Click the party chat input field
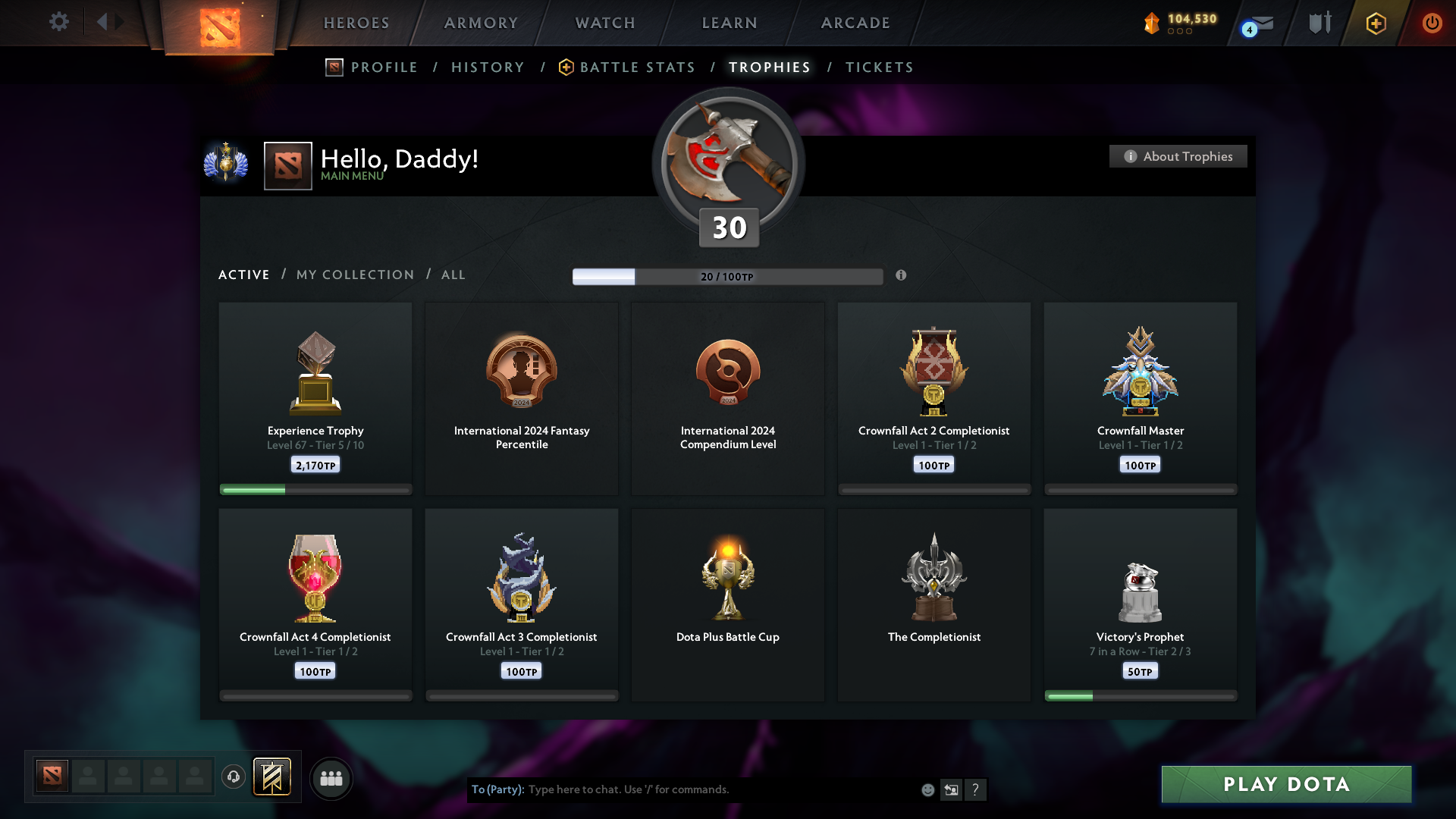The height and width of the screenshot is (819, 1456). click(x=682, y=789)
